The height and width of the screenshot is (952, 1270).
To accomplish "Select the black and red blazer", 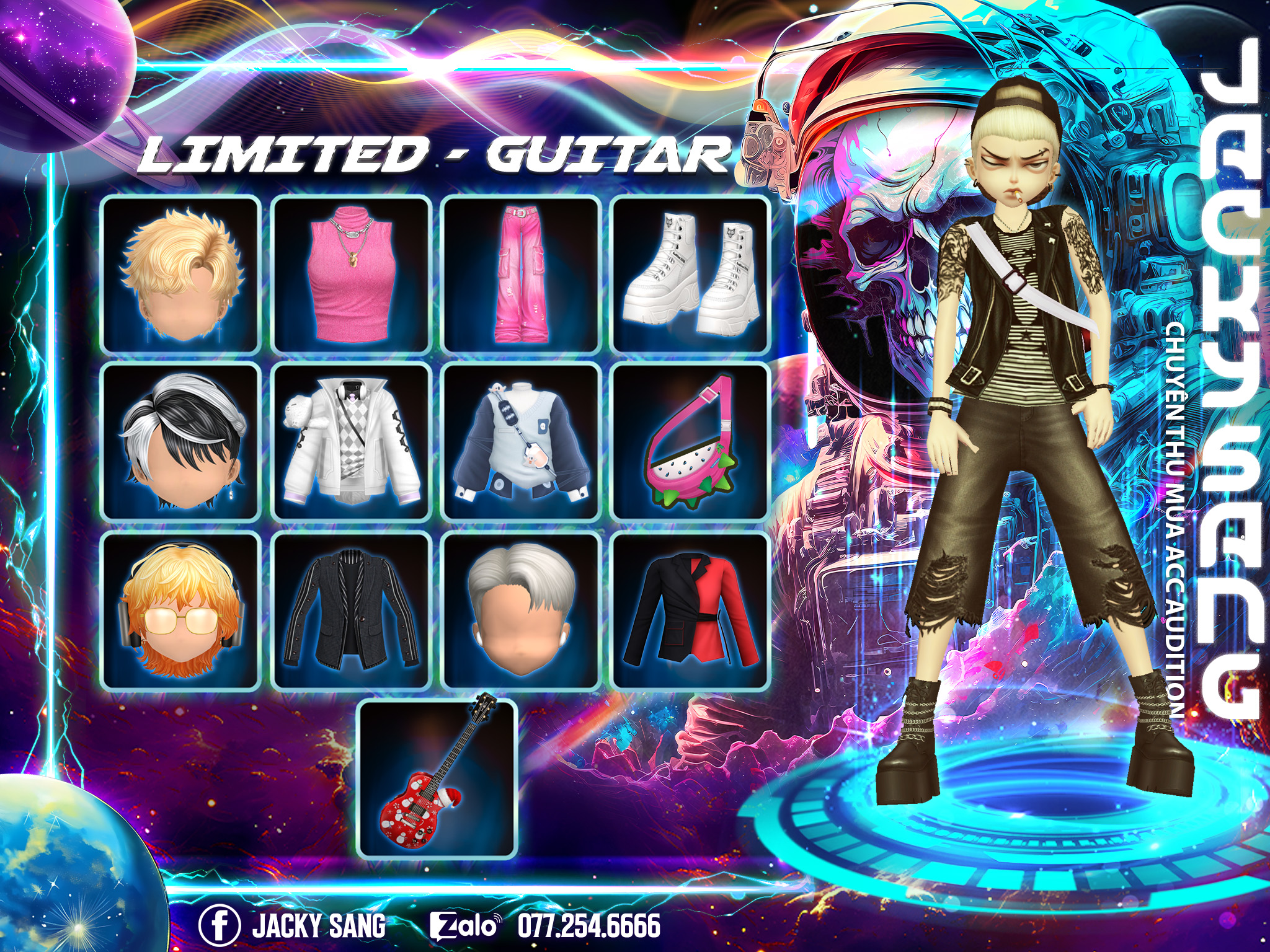I will tap(691, 610).
